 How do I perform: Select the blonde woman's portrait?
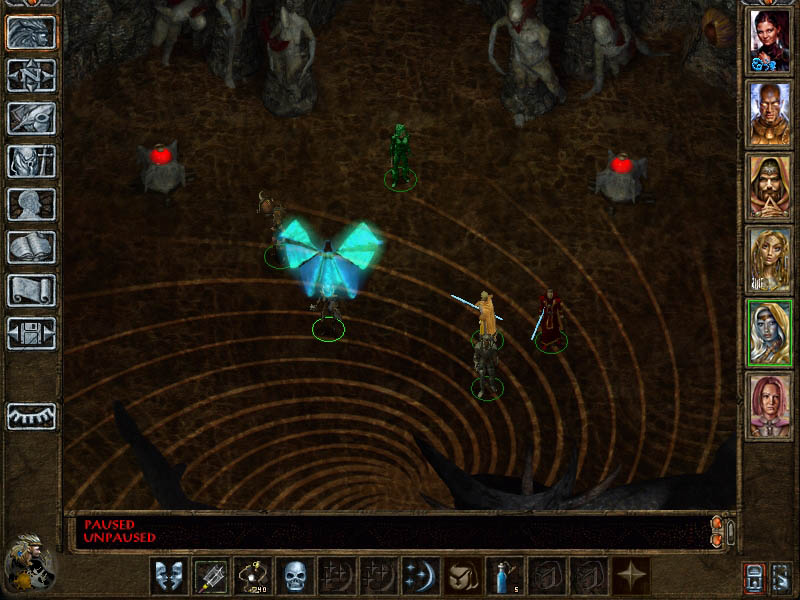coord(770,260)
